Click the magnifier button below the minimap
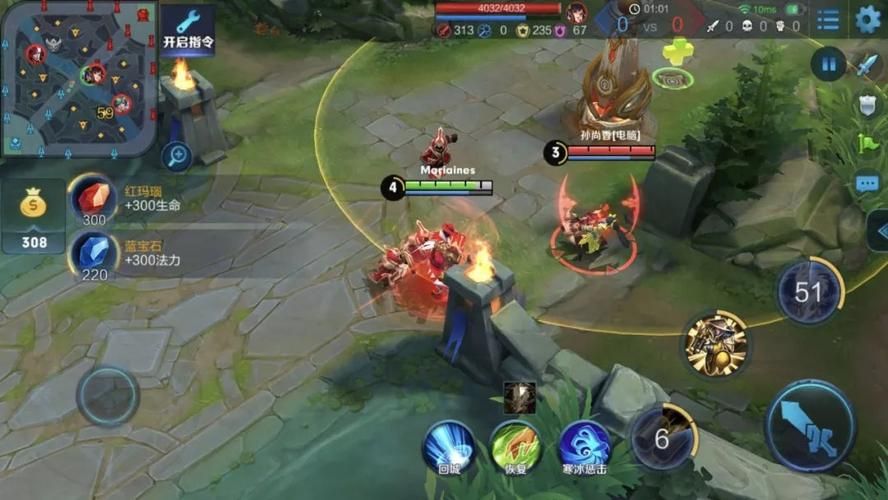Viewport: 888px width, 500px height. click(x=177, y=155)
